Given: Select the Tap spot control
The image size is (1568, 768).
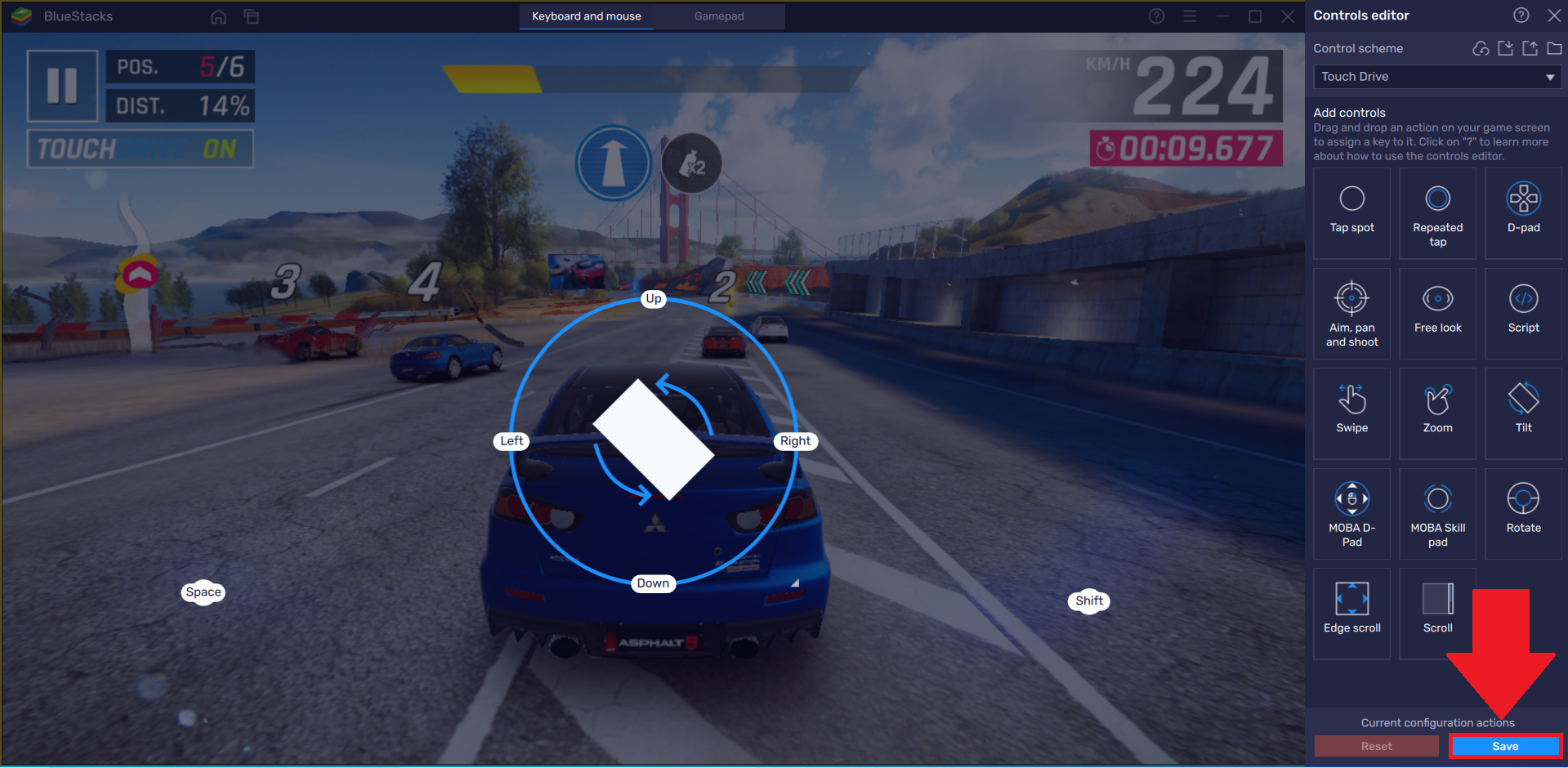Looking at the screenshot, I should click(x=1351, y=212).
